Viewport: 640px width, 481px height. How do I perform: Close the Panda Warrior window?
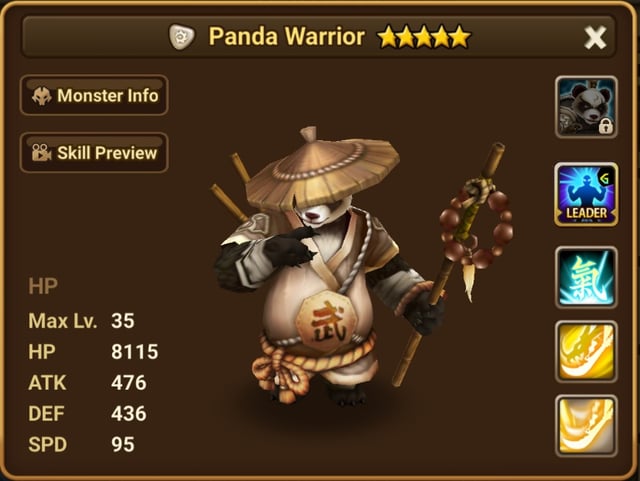[595, 38]
